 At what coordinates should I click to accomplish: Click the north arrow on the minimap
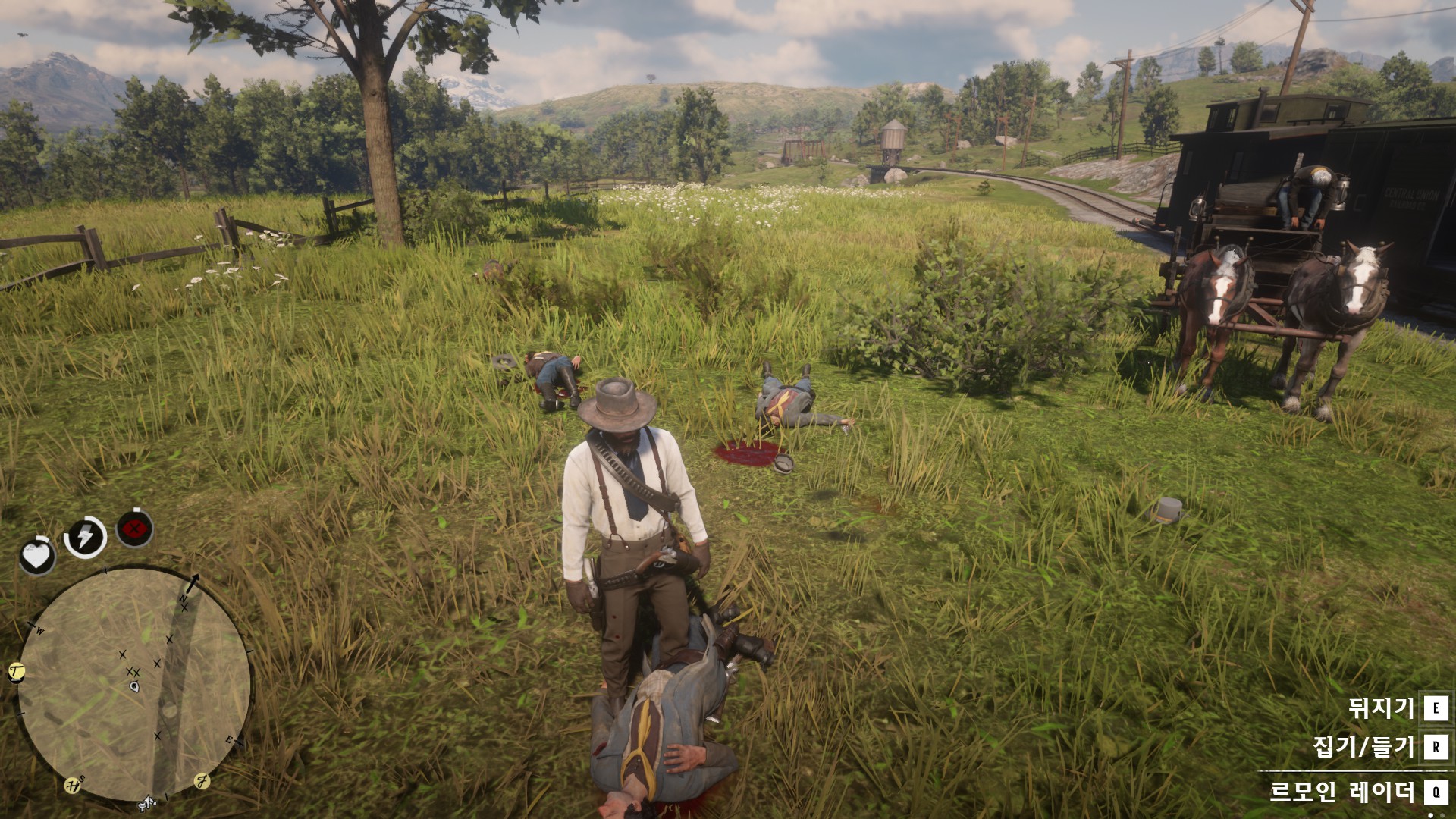point(192,582)
